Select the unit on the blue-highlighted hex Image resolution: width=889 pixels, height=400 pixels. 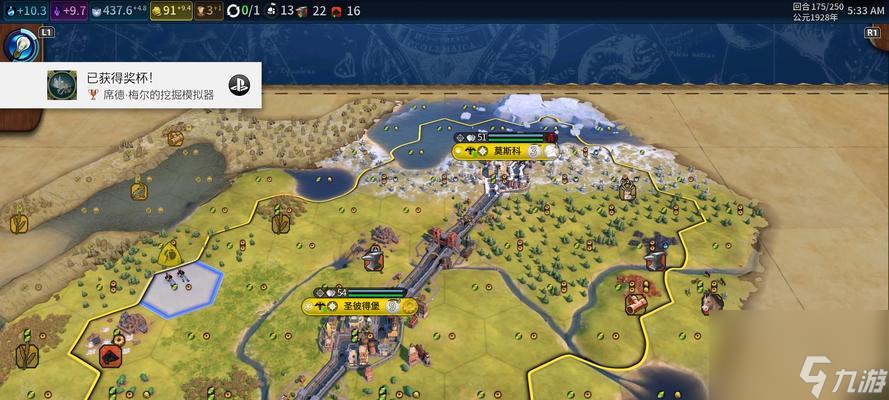pyautogui.click(x=180, y=285)
